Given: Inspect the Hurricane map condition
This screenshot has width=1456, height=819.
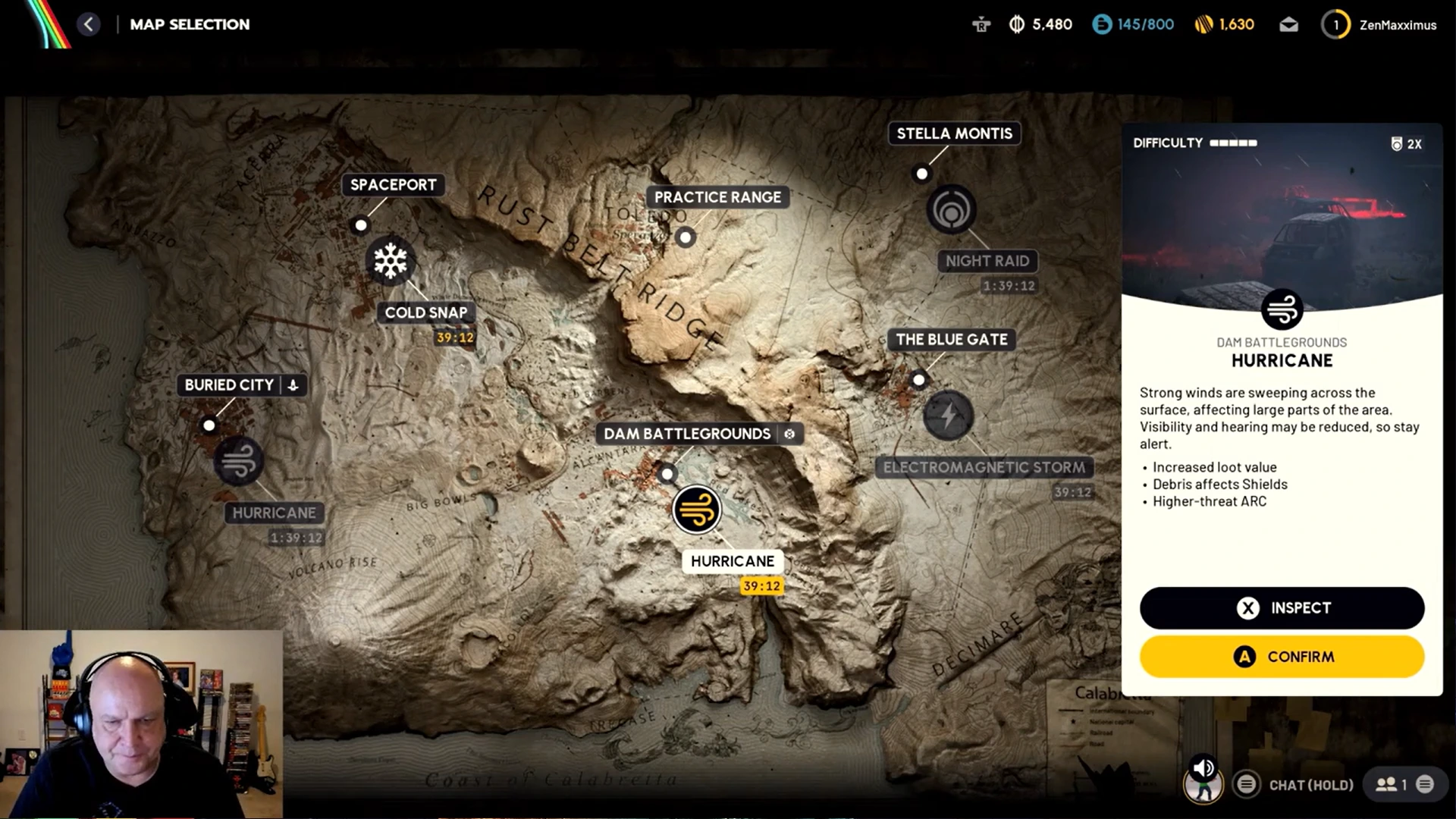Looking at the screenshot, I should tap(1282, 608).
